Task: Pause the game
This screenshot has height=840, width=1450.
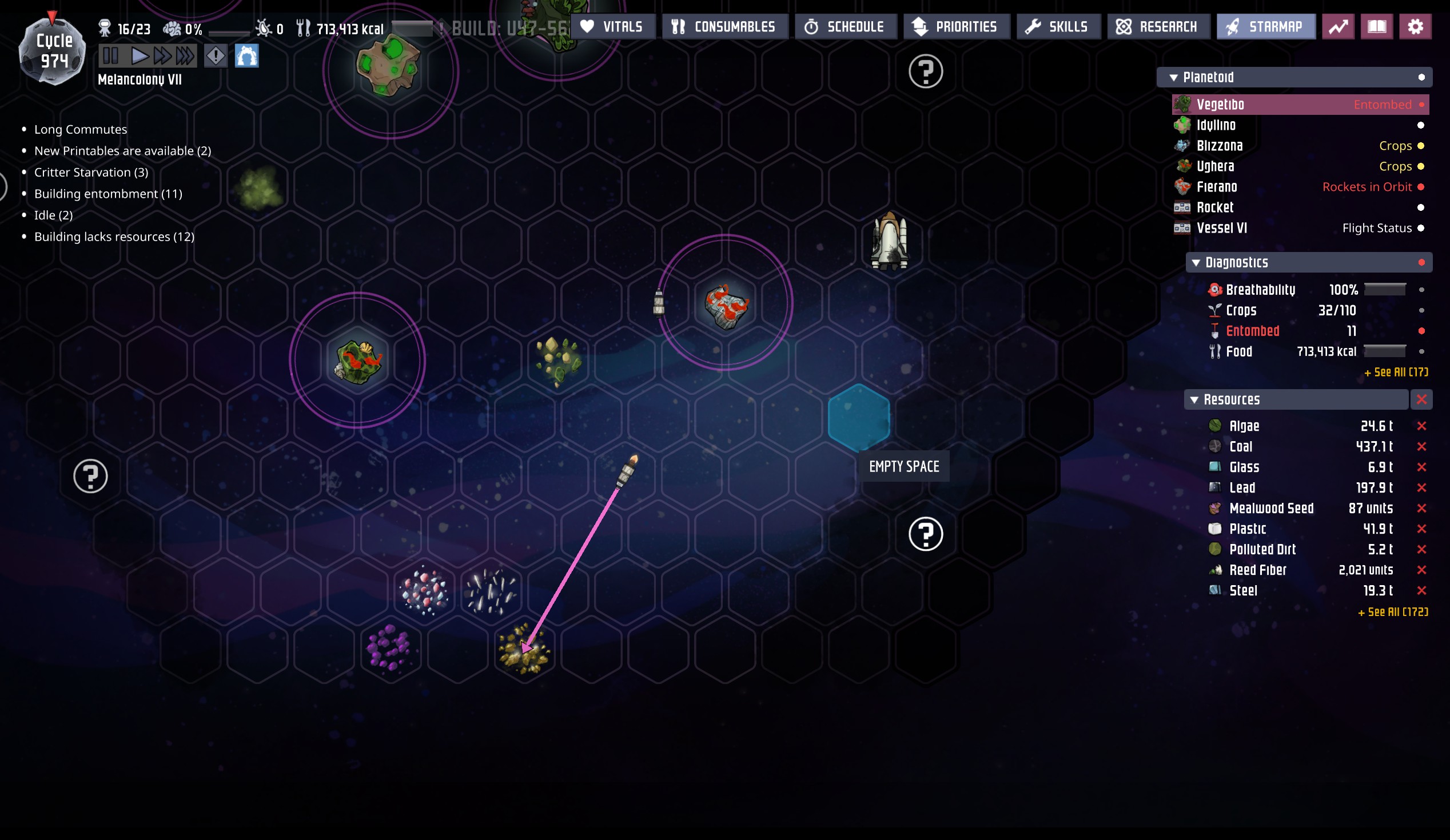Action: pos(110,56)
